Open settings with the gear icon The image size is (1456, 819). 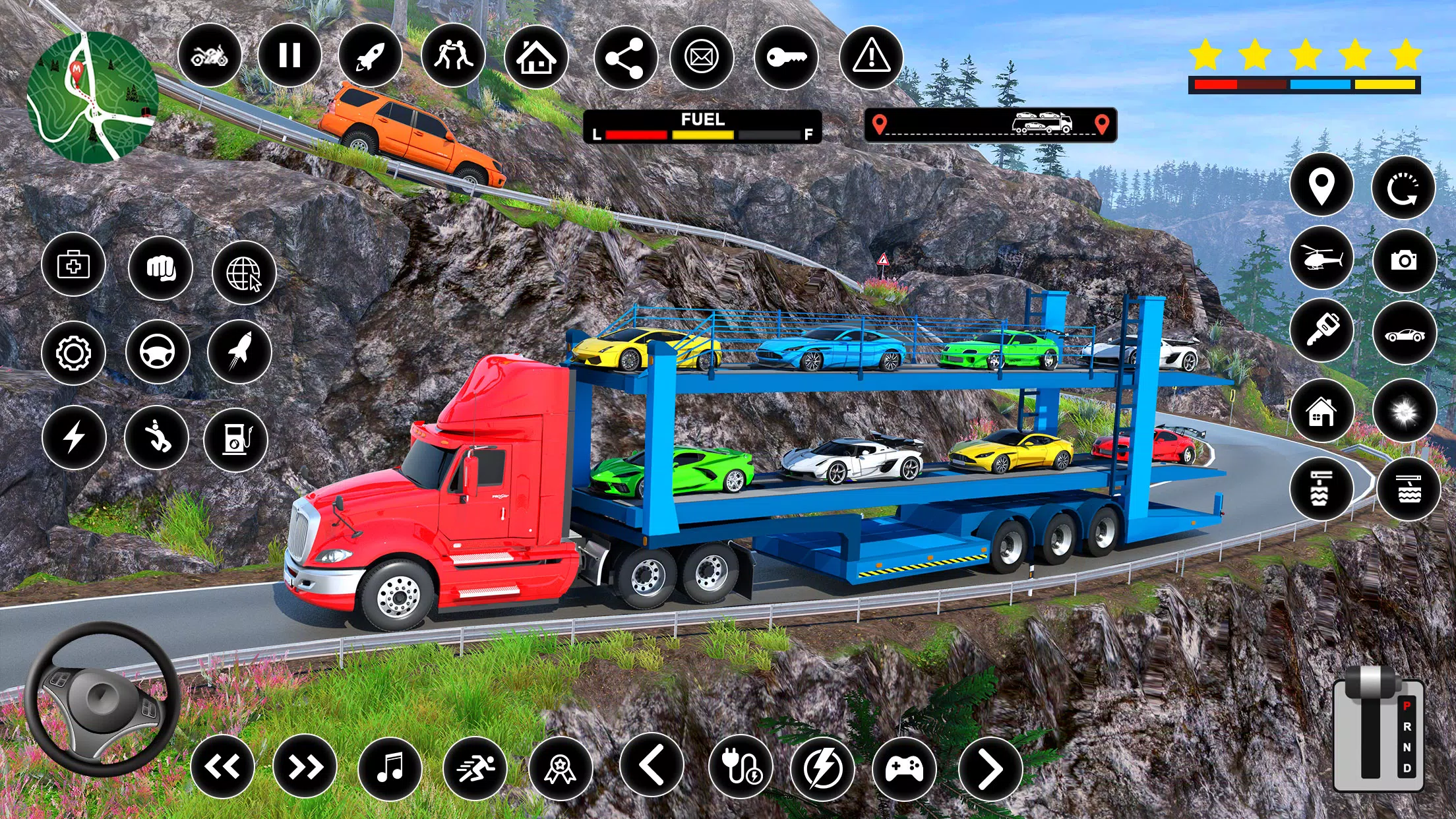(x=73, y=353)
